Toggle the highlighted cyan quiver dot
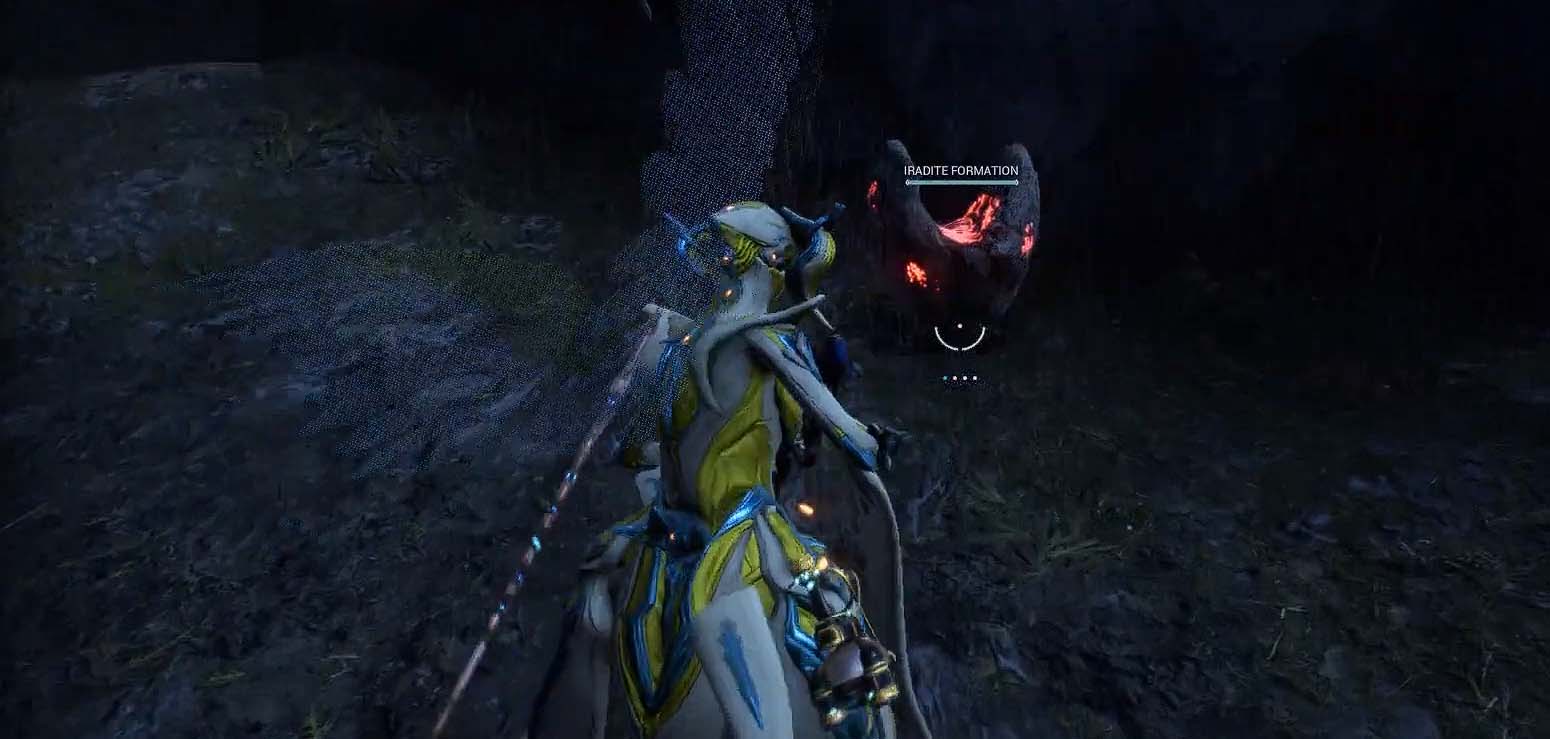Viewport: 1550px width, 739px height. pyautogui.click(x=944, y=378)
